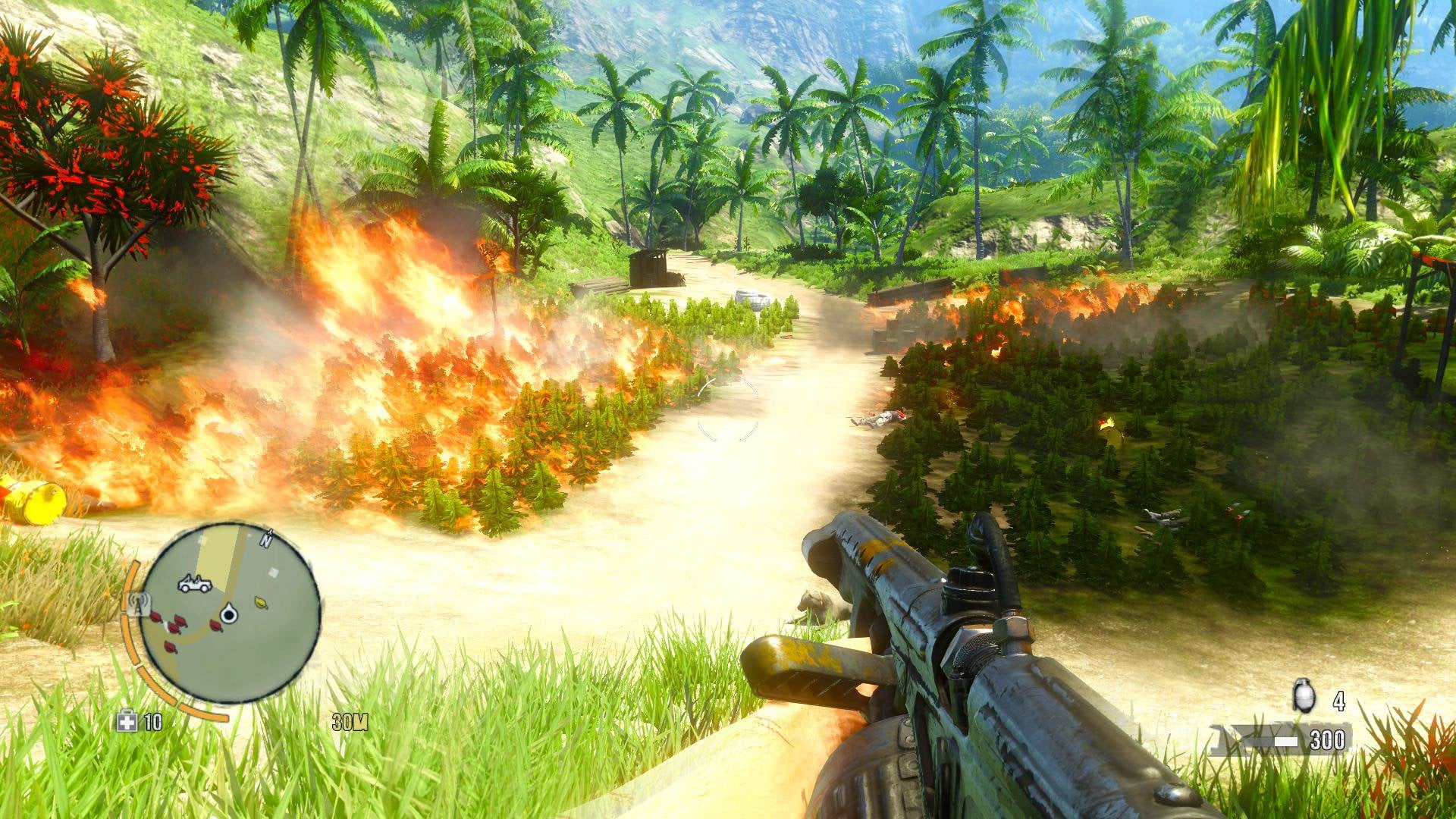This screenshot has width=1456, height=819.
Task: Click the jeep vehicle icon on the minimap
Action: pos(195,584)
